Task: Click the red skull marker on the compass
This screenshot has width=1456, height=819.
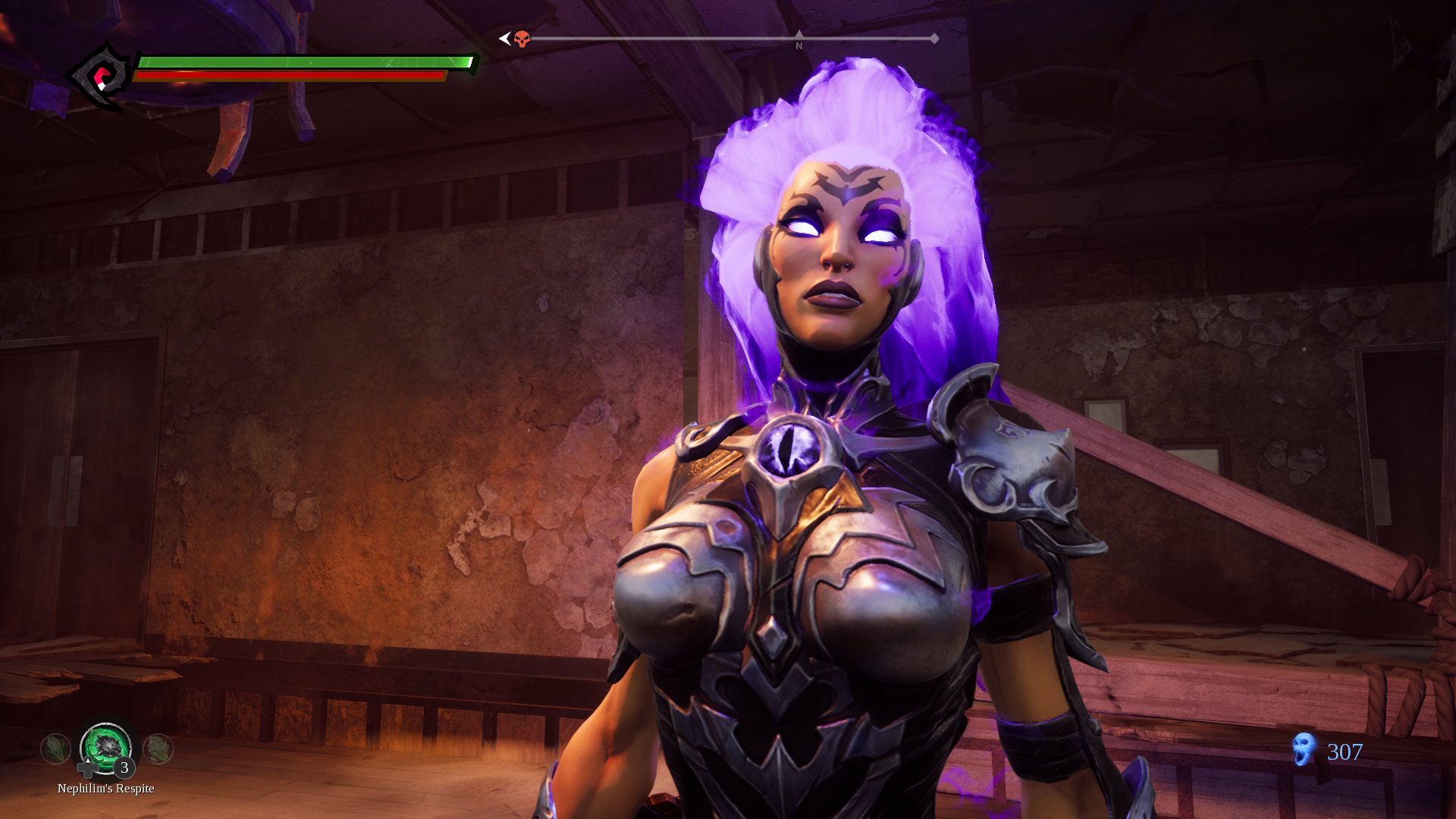Action: [x=522, y=39]
